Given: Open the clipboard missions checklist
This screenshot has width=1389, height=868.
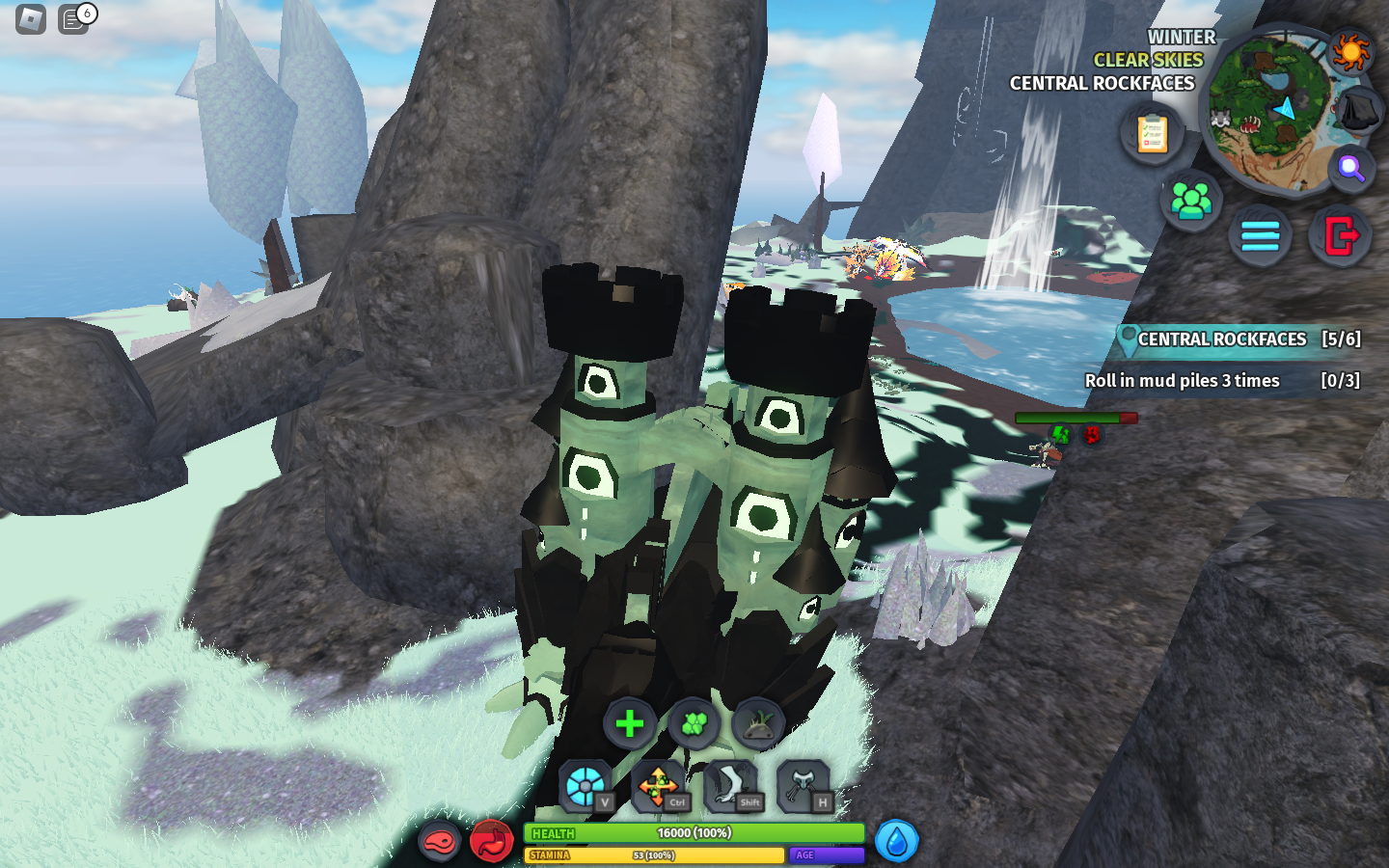Looking at the screenshot, I should (1152, 134).
